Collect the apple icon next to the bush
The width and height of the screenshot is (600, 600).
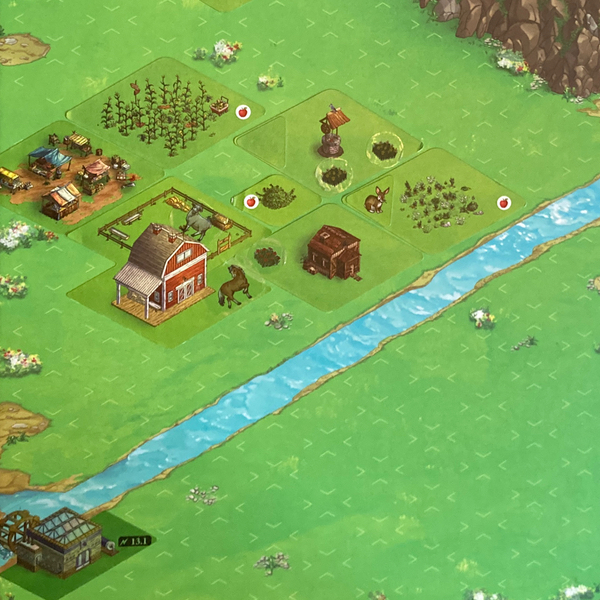click(251, 201)
